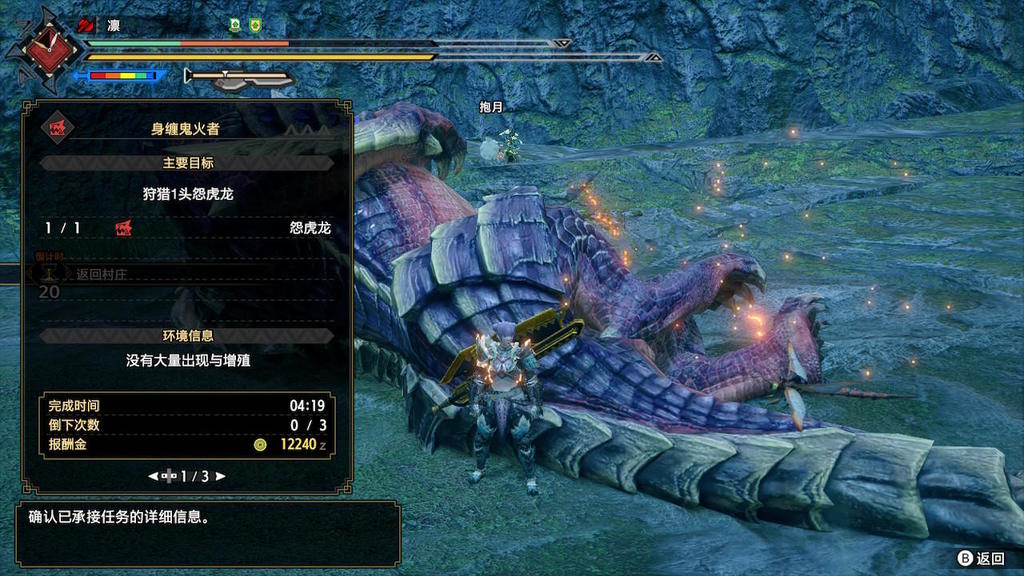Image resolution: width=1024 pixels, height=576 pixels.
Task: Go to the previous quest info page
Action: pyautogui.click(x=153, y=476)
